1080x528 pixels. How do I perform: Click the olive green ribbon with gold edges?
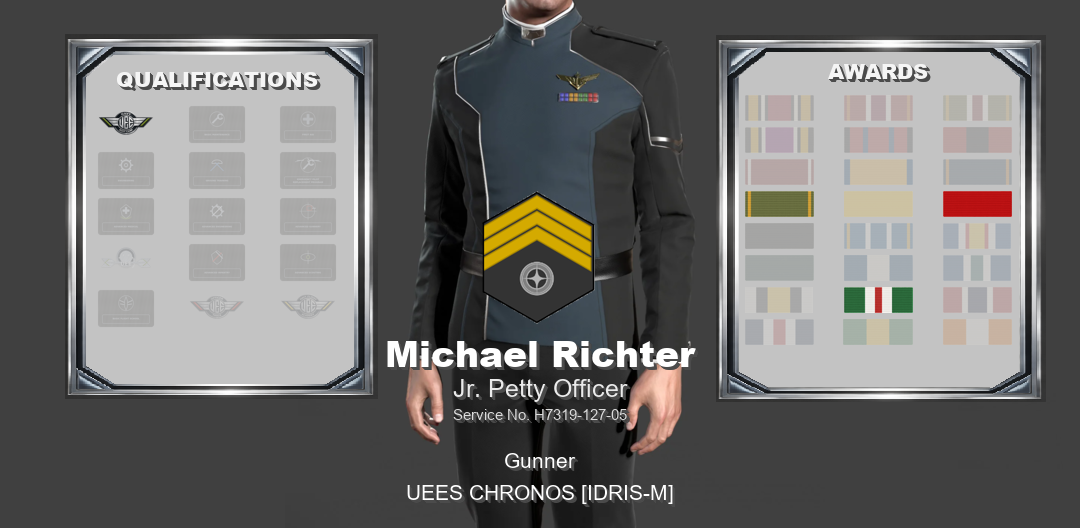(779, 204)
